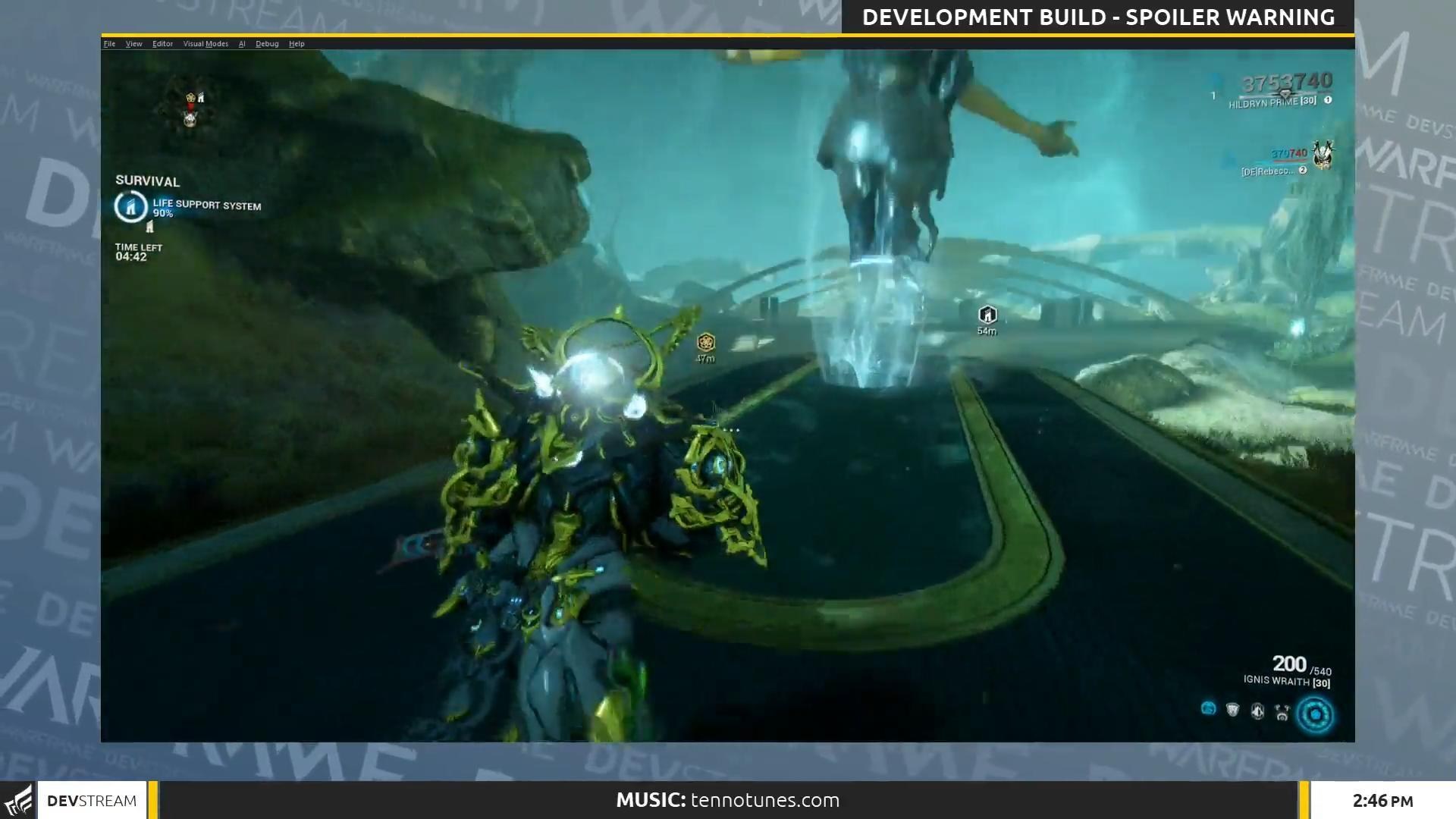Image resolution: width=1456 pixels, height=819 pixels.
Task: Open the AI menu
Action: coord(242,44)
